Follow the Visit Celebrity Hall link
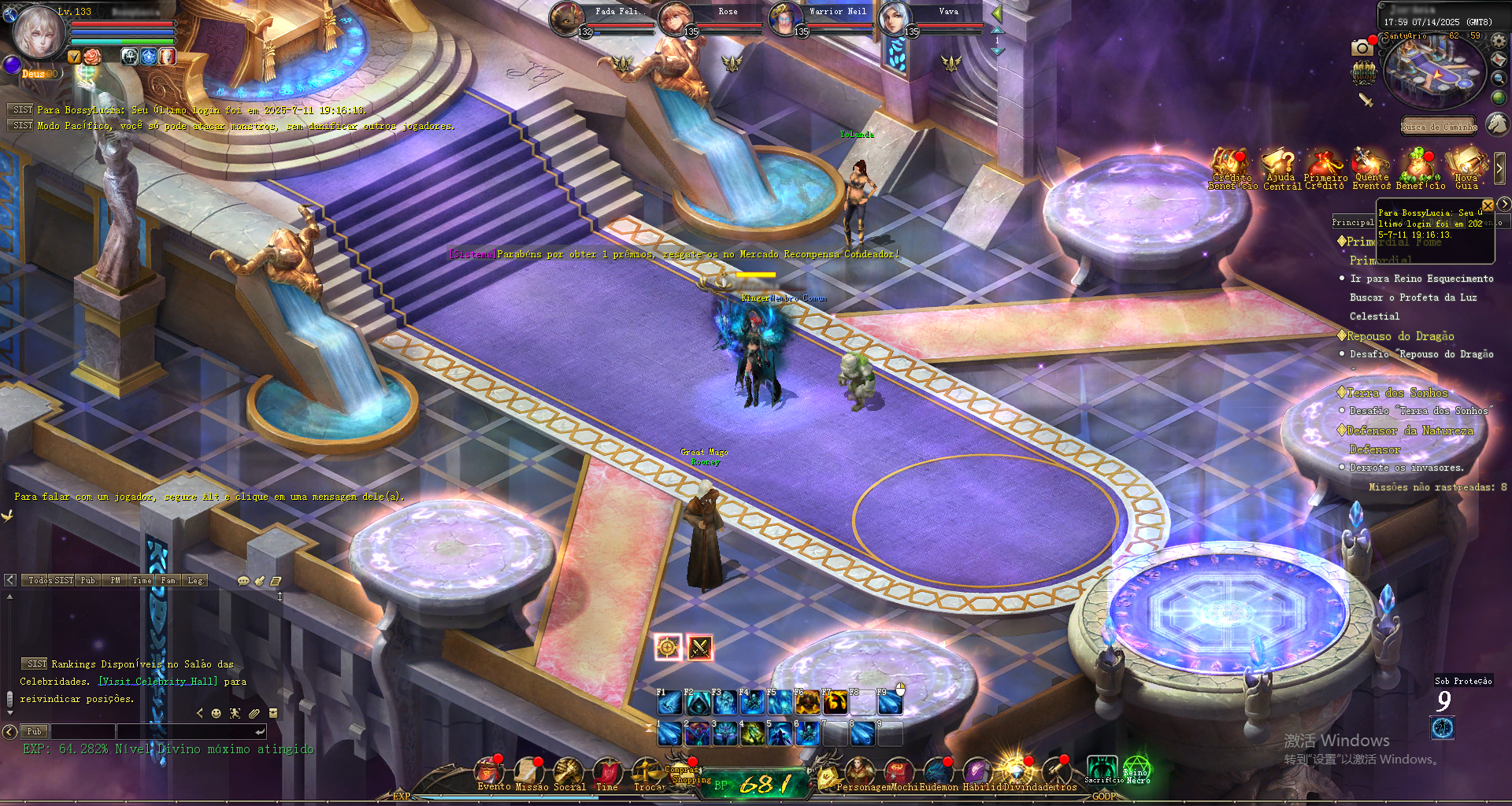Screen dimensions: 1512x806 click(157, 682)
